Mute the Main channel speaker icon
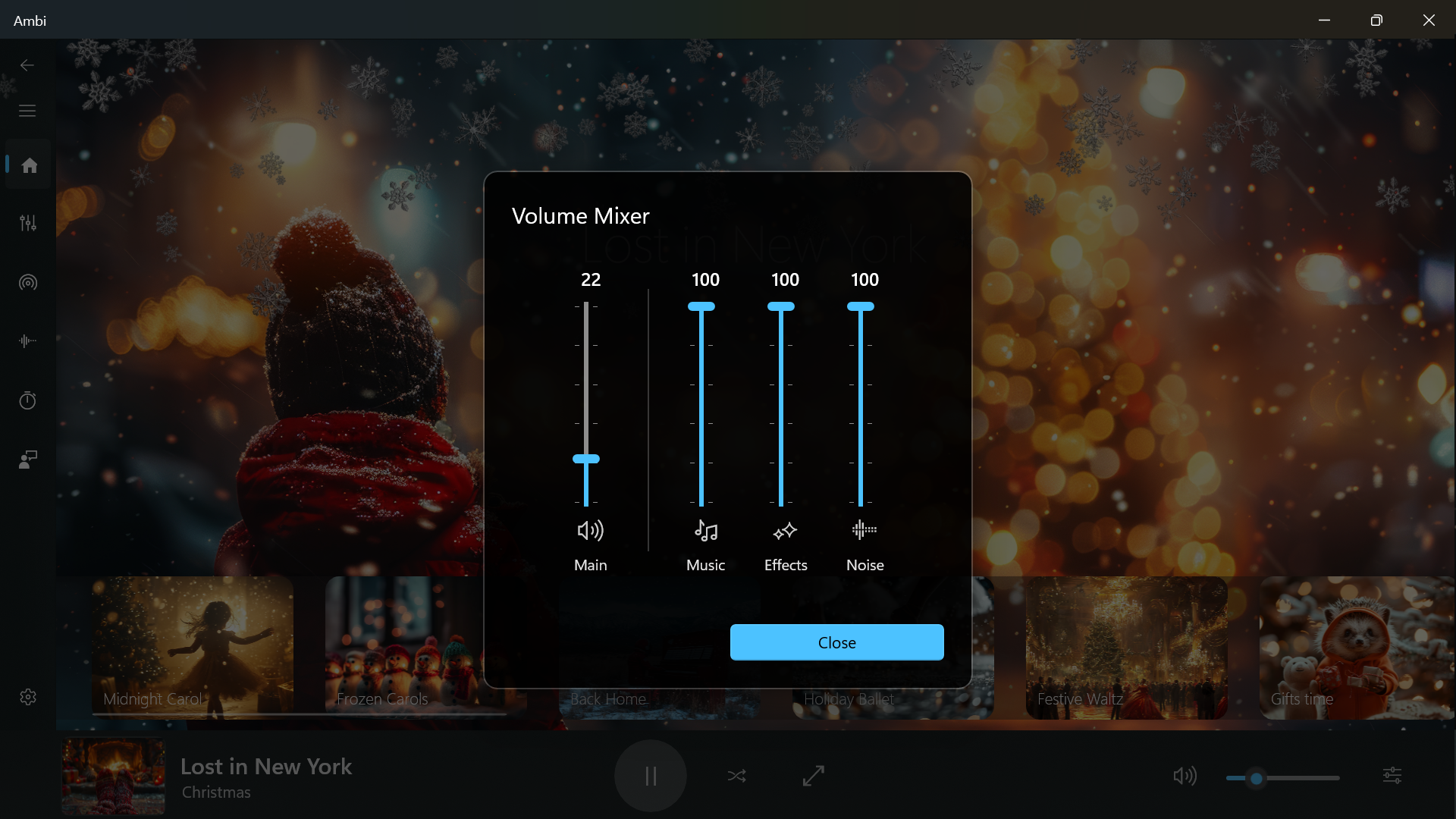Screen dimensions: 1456x819 coord(591,531)
